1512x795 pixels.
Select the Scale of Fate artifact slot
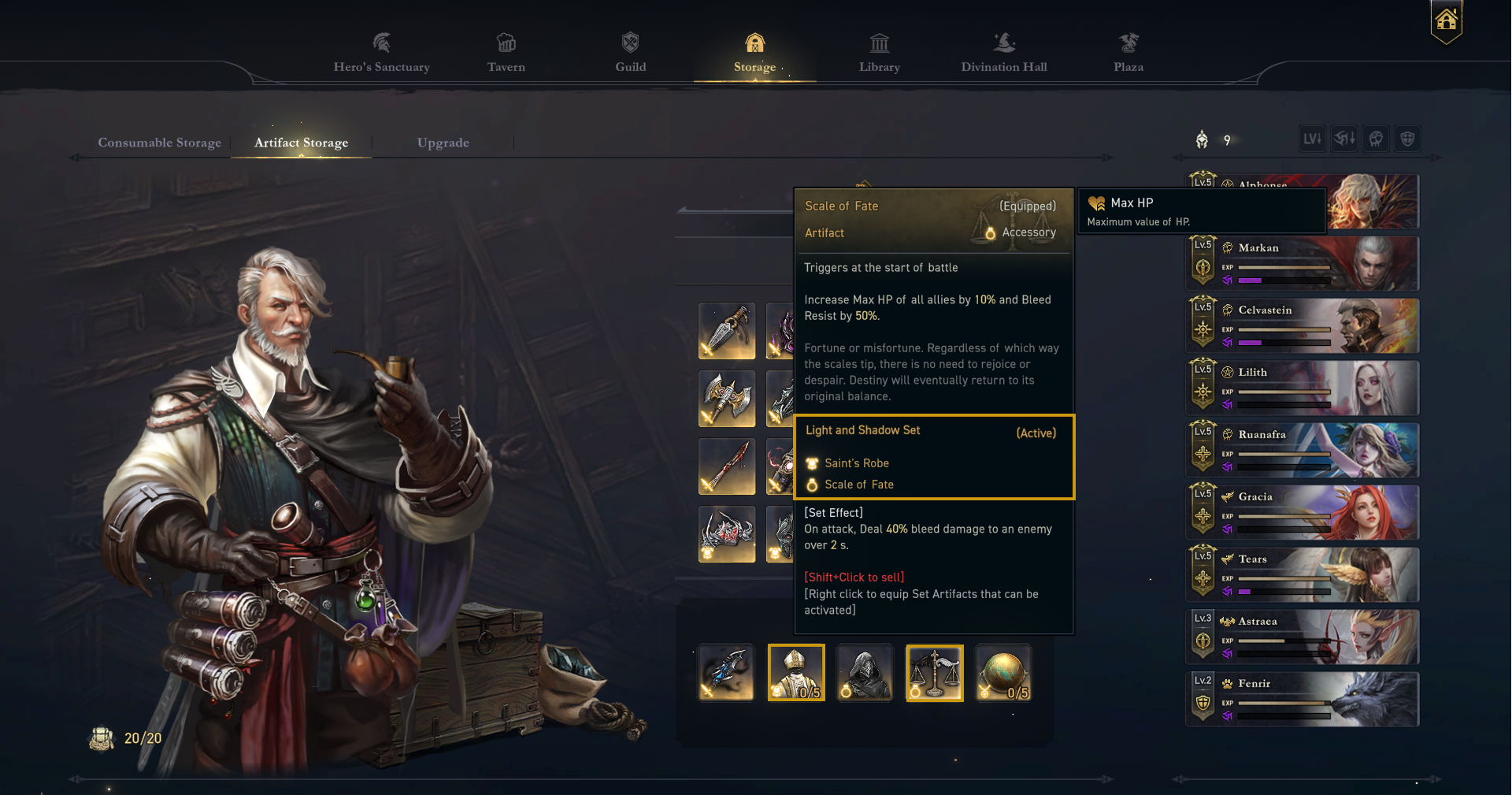click(x=934, y=672)
